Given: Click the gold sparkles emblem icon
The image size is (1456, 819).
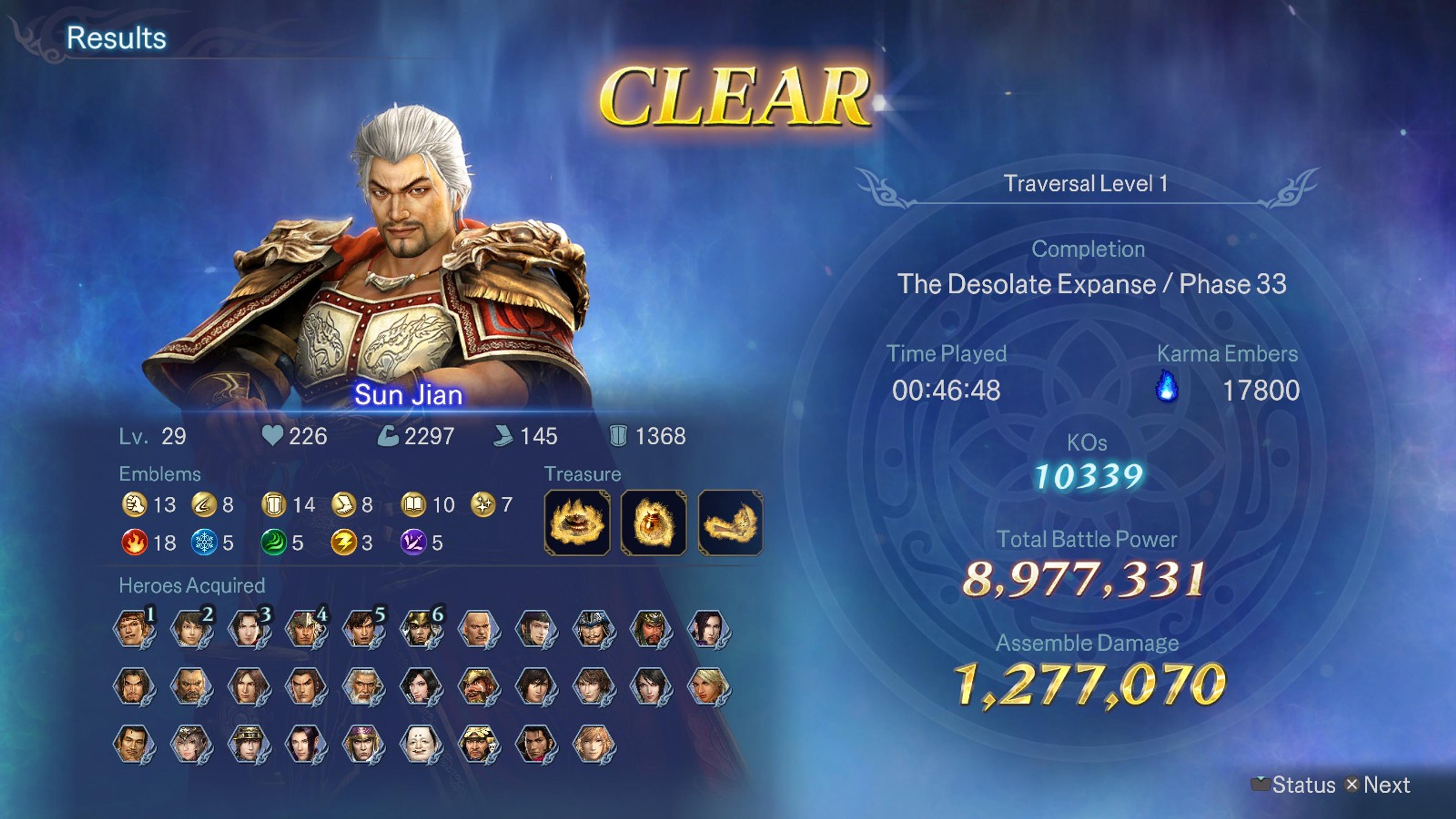Looking at the screenshot, I should tap(483, 504).
